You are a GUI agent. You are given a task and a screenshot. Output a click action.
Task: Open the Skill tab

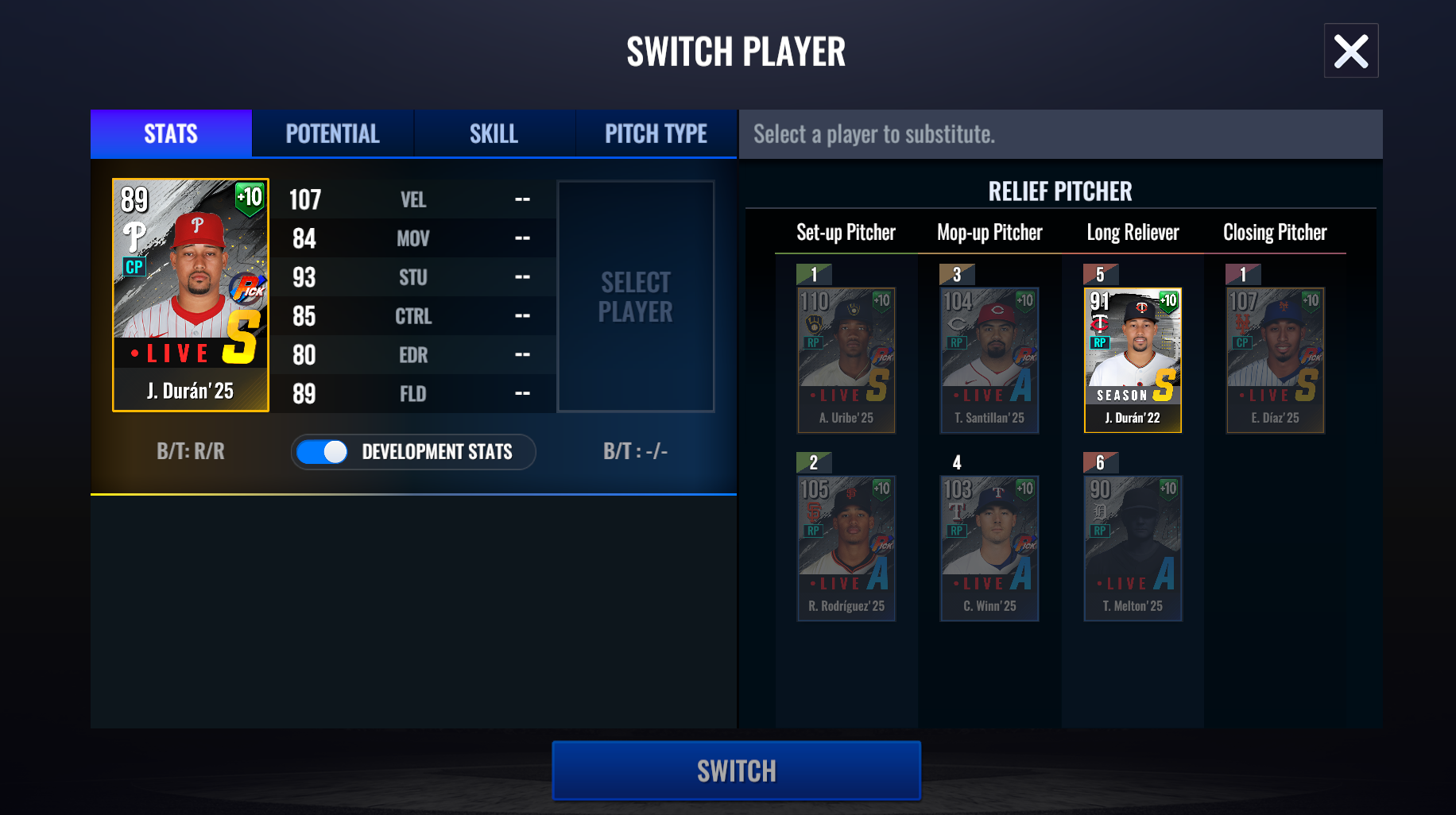[x=494, y=133]
